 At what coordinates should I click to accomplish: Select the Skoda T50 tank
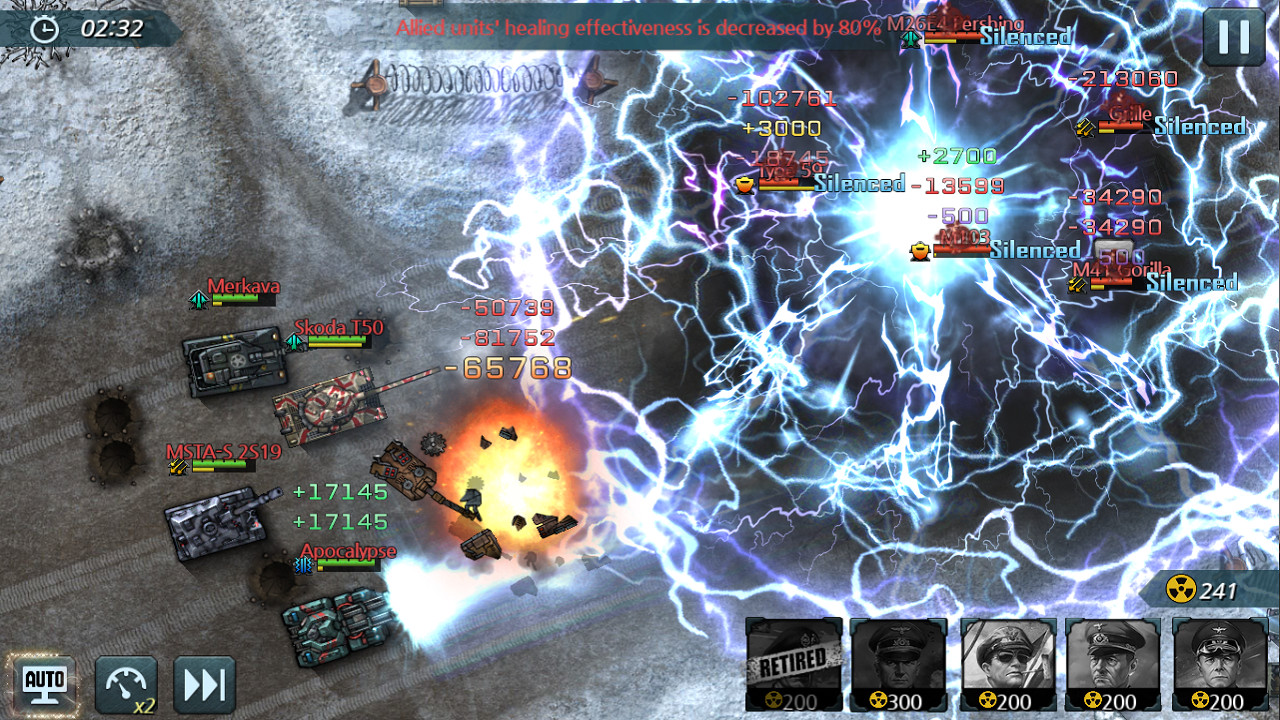(x=330, y=405)
